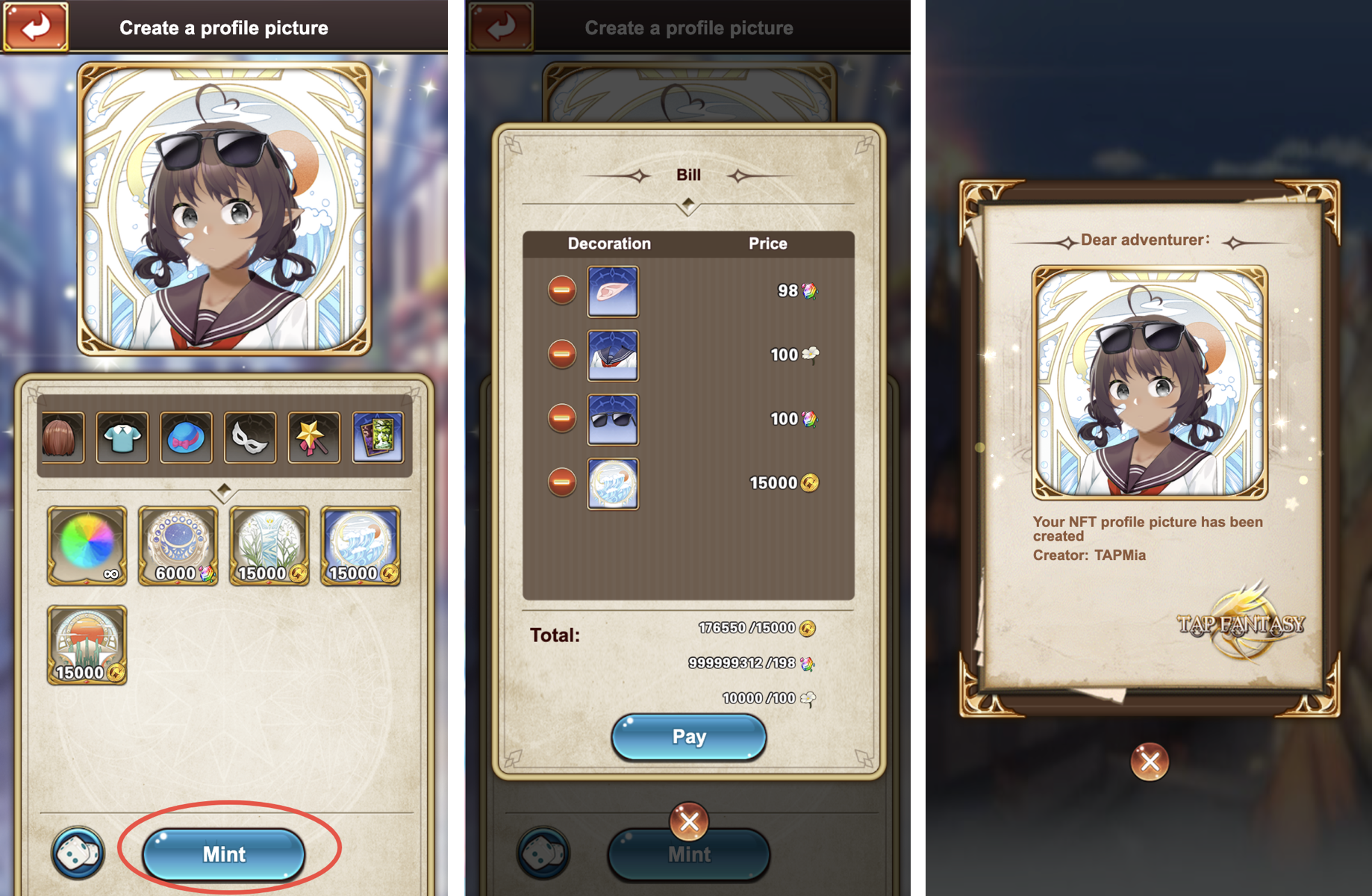Select the 15000 ocean wave background
Screen dimensions: 1372x896
click(x=360, y=545)
